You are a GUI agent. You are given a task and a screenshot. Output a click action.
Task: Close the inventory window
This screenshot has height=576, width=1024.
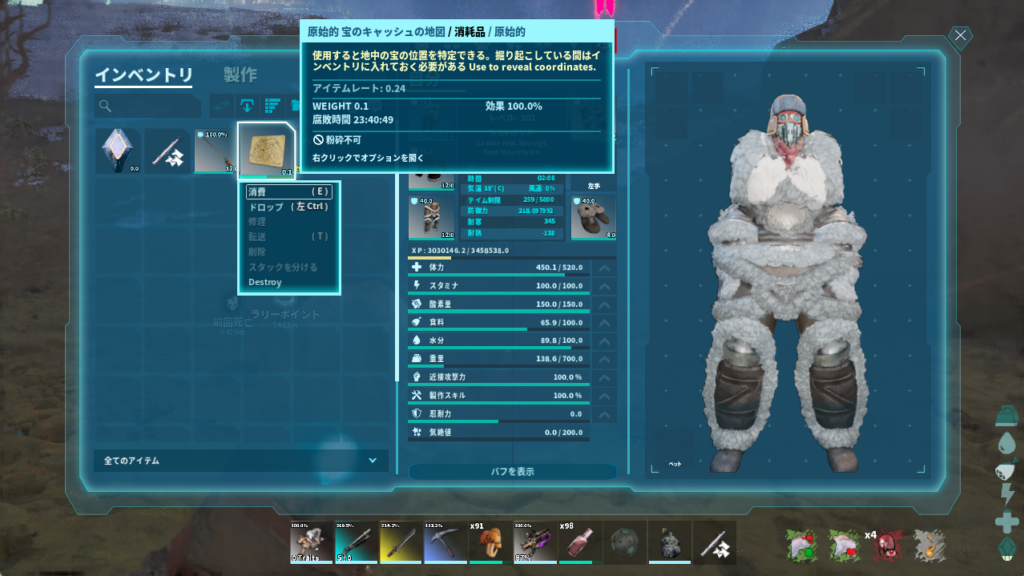(960, 38)
